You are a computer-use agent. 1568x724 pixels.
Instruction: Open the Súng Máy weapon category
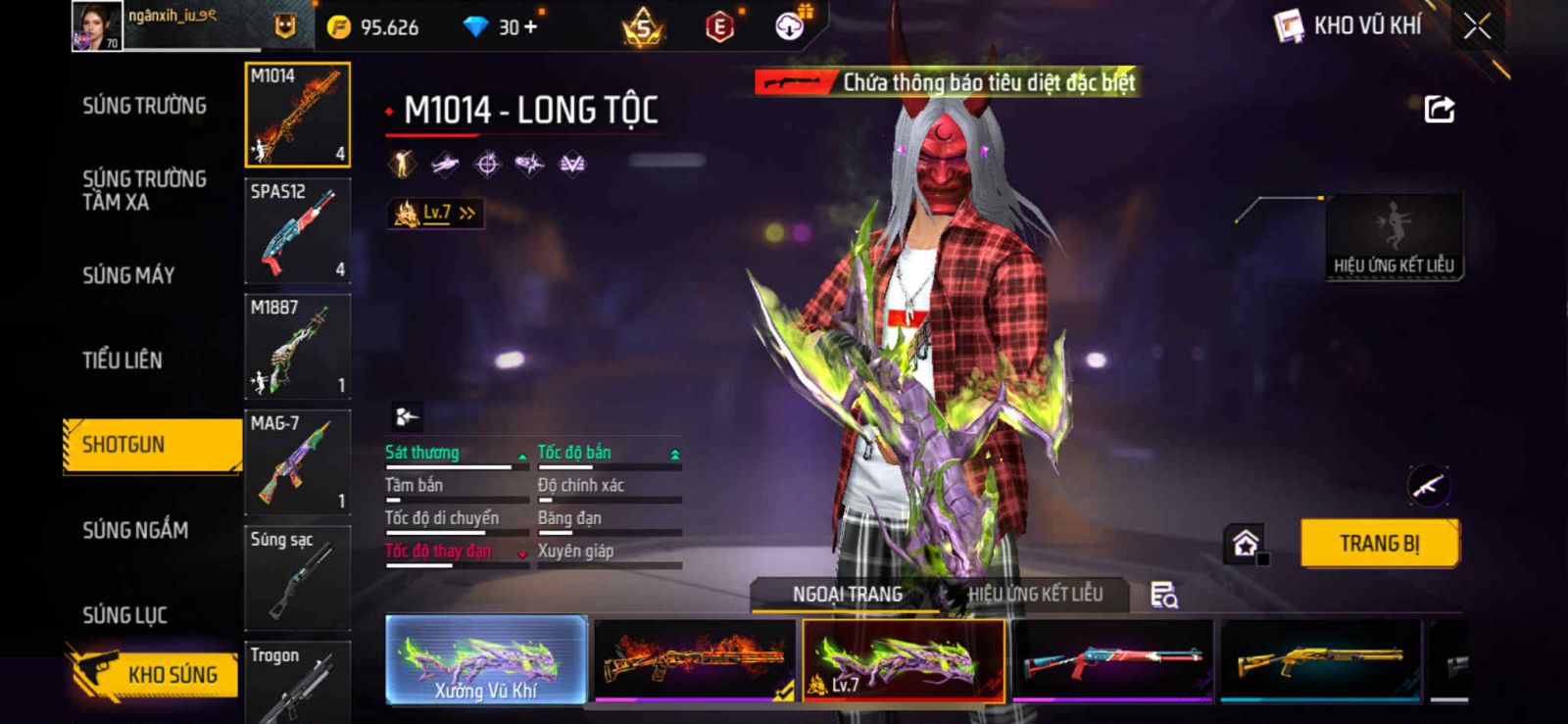(128, 275)
